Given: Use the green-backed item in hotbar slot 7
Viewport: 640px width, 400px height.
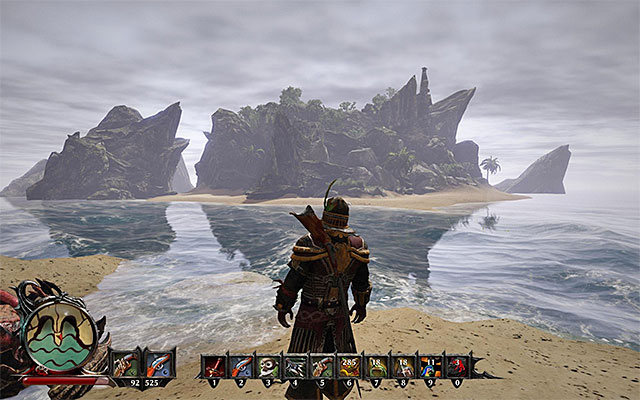Looking at the screenshot, I should 377,367.
